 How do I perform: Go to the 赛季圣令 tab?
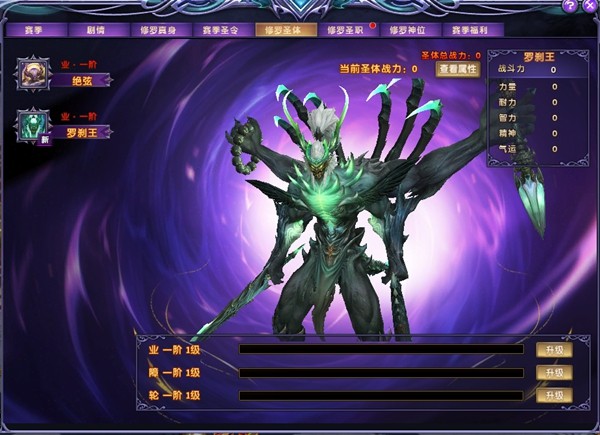[x=220, y=30]
